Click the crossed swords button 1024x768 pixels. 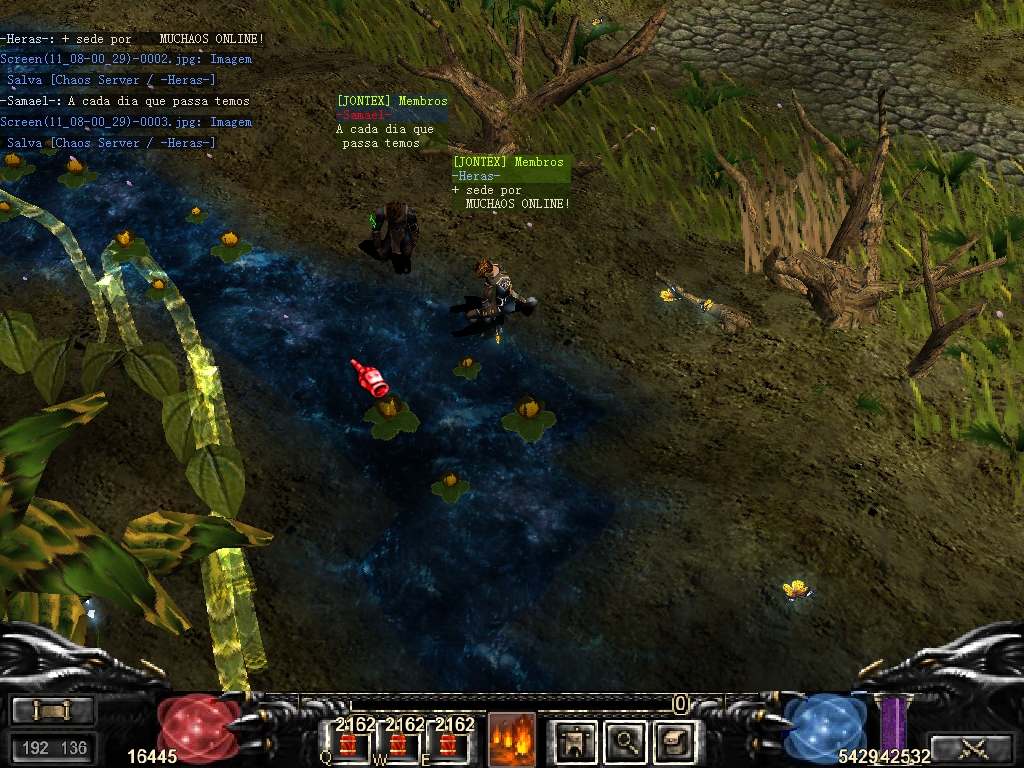[973, 748]
